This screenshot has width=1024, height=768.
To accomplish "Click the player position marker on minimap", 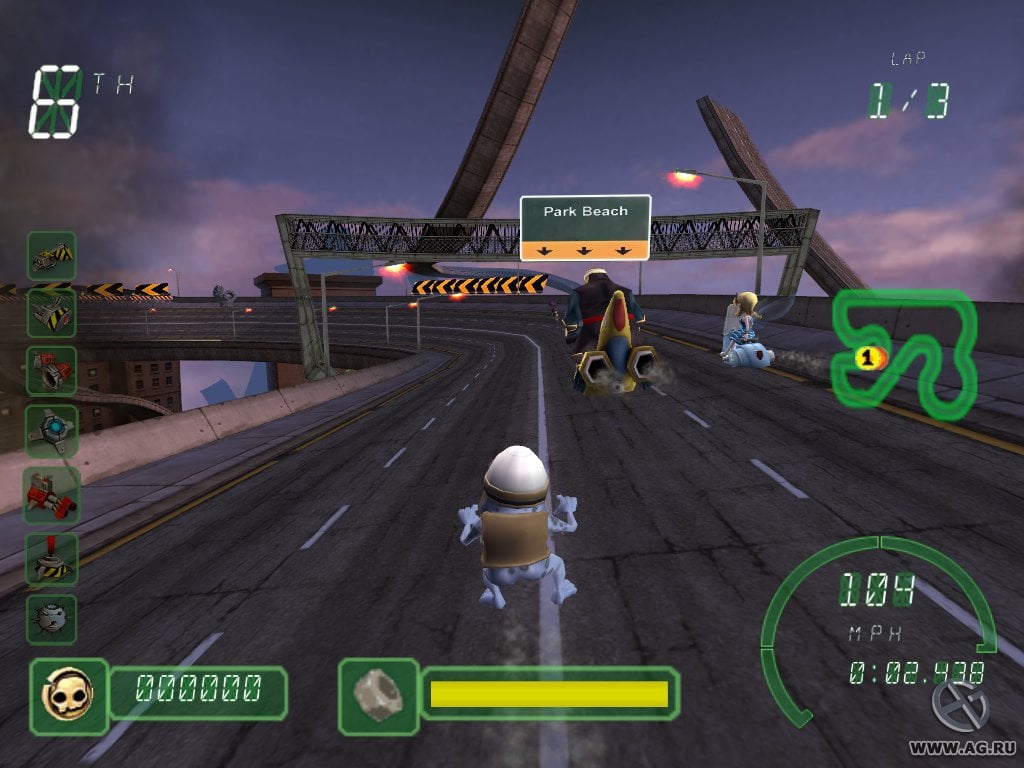I will click(868, 355).
